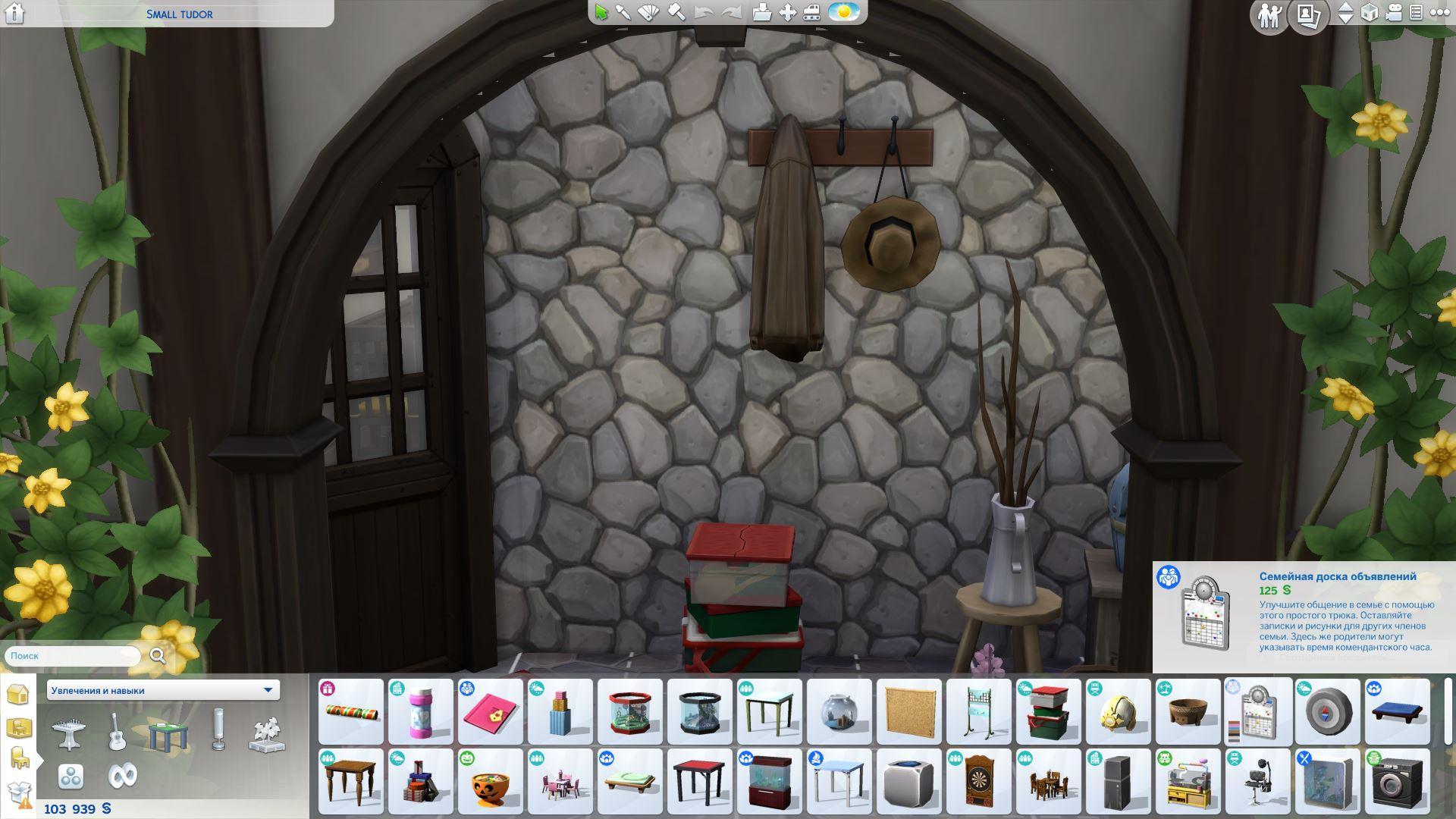Pick the round fishbowl catalog item
Viewport: 1456px width, 819px height.
(839, 711)
